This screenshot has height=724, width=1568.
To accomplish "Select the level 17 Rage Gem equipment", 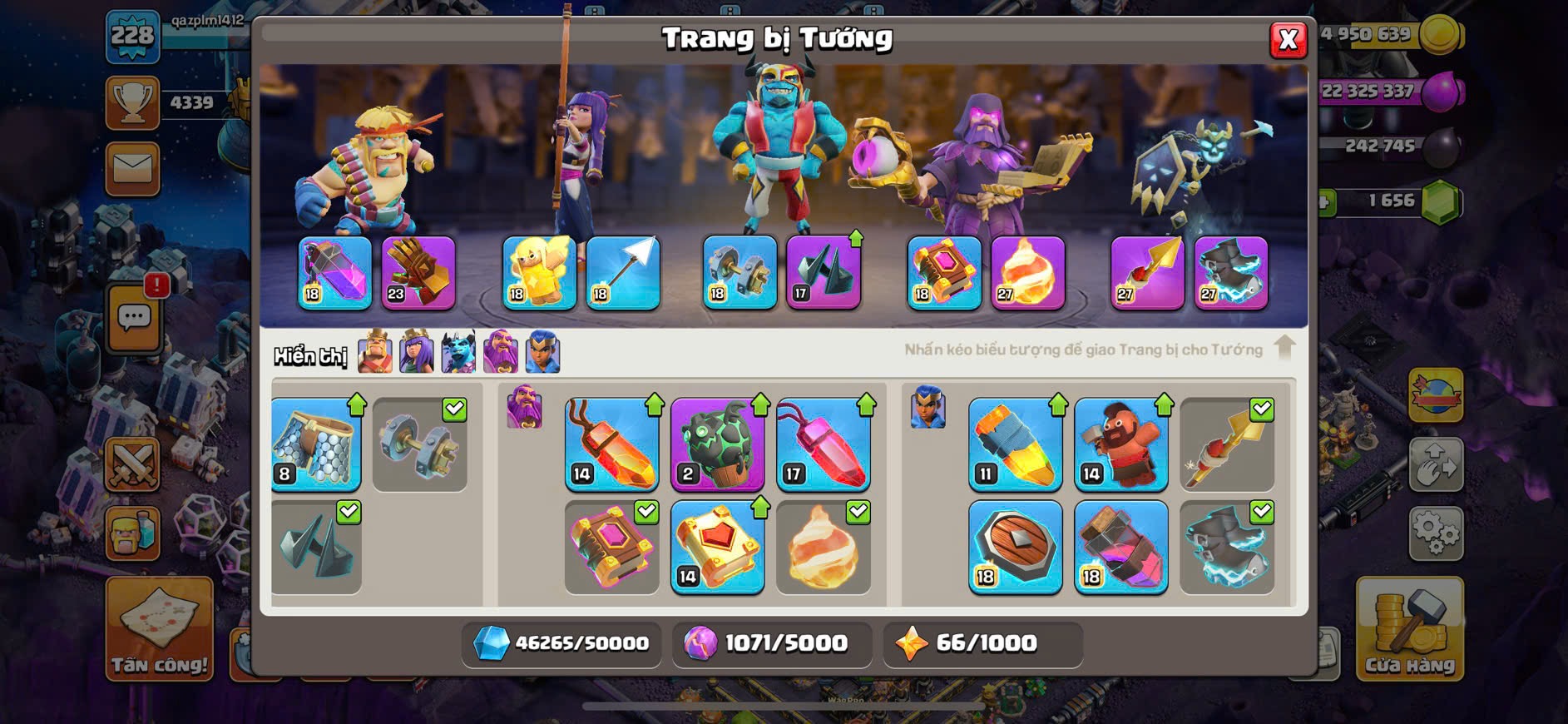I will point(824,444).
